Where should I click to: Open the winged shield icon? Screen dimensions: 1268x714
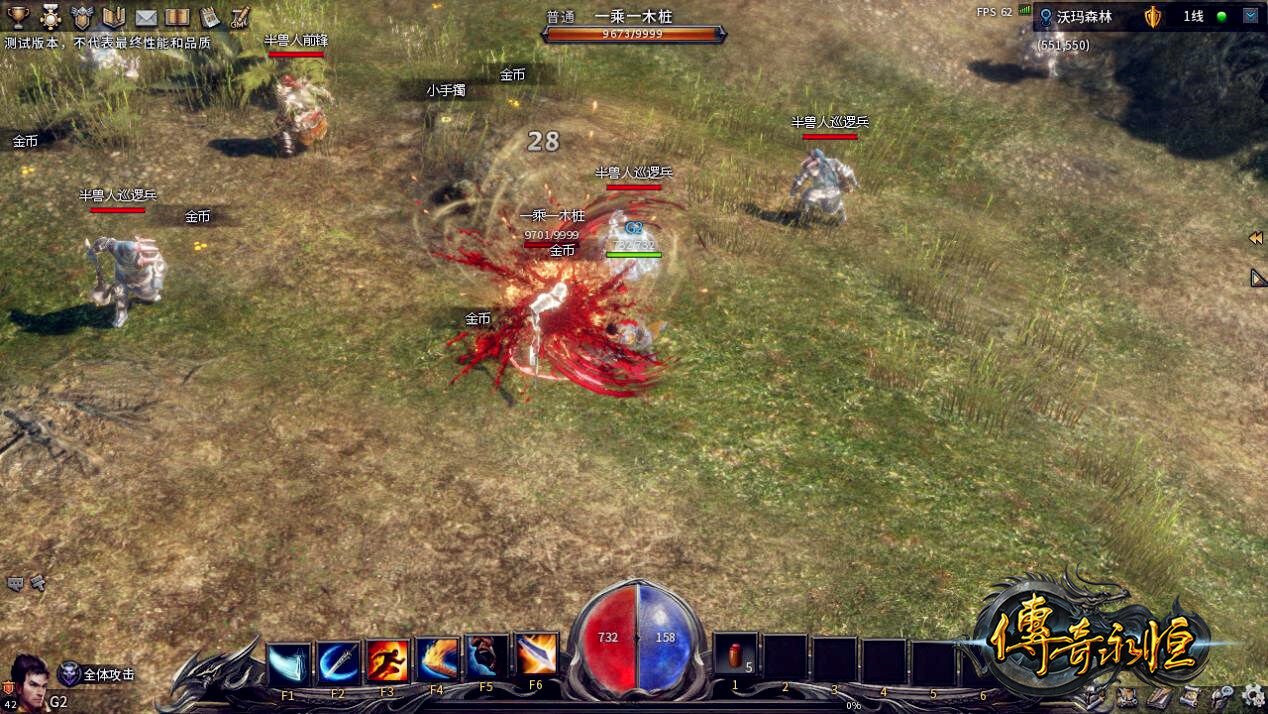(x=82, y=17)
